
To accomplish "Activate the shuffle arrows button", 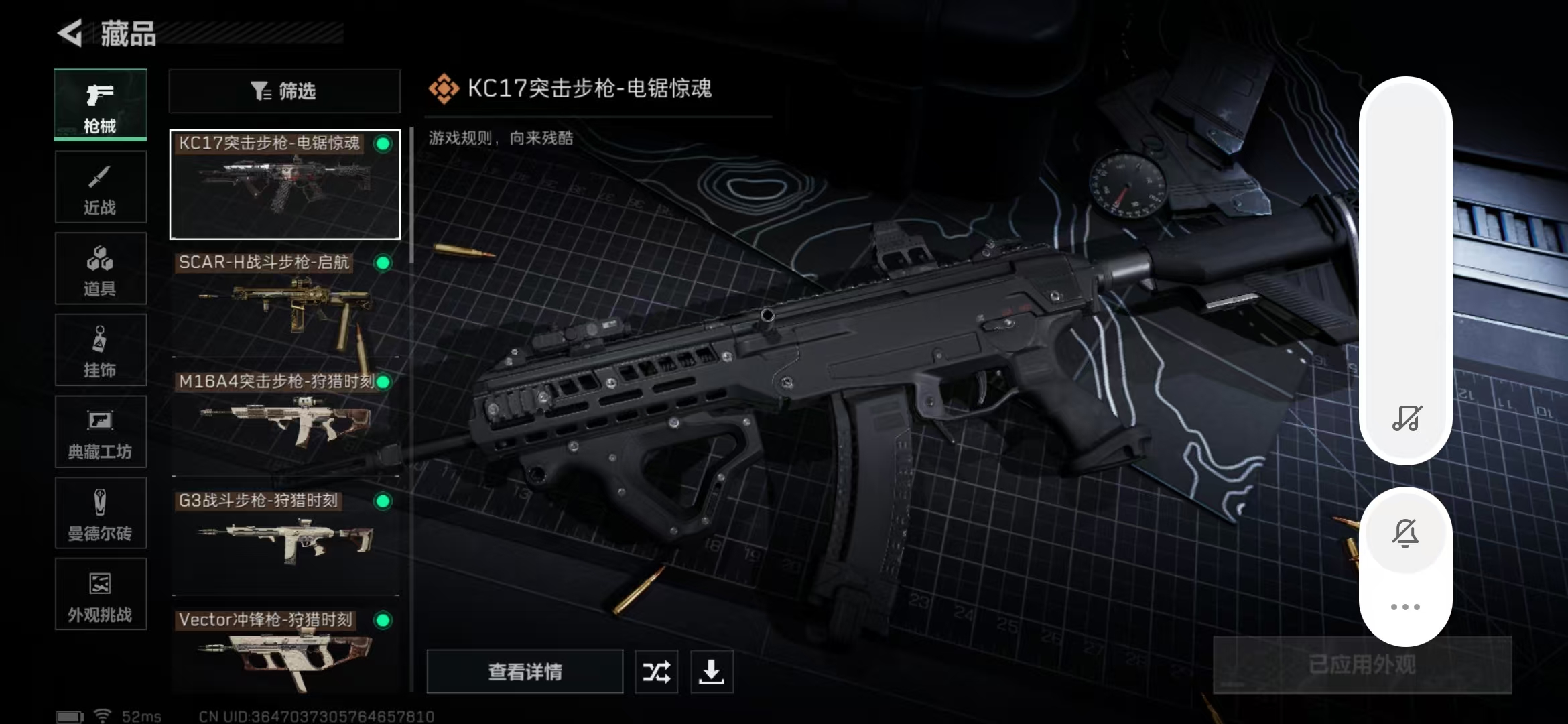I will click(656, 672).
